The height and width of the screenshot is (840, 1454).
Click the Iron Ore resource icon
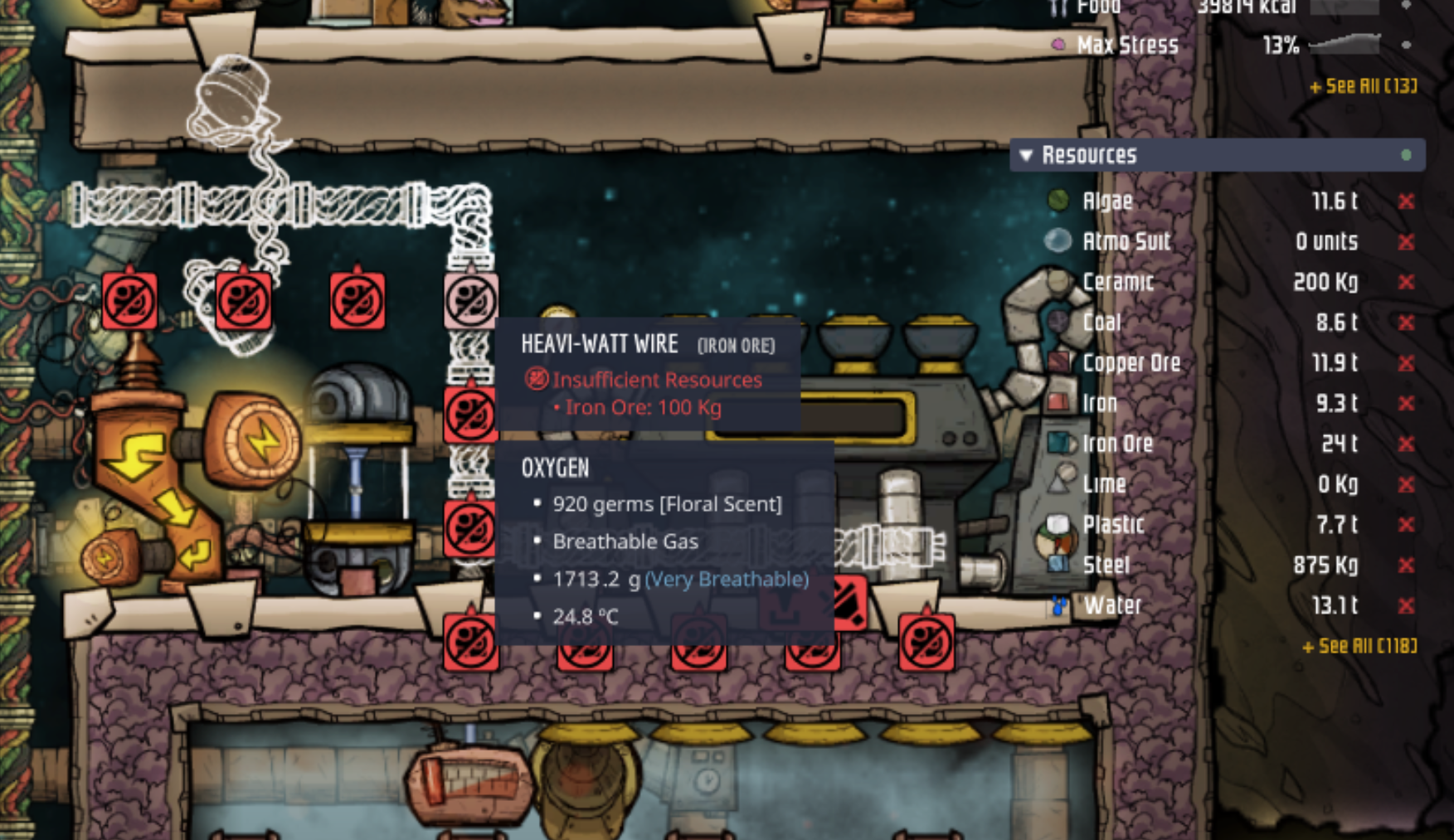1057,444
